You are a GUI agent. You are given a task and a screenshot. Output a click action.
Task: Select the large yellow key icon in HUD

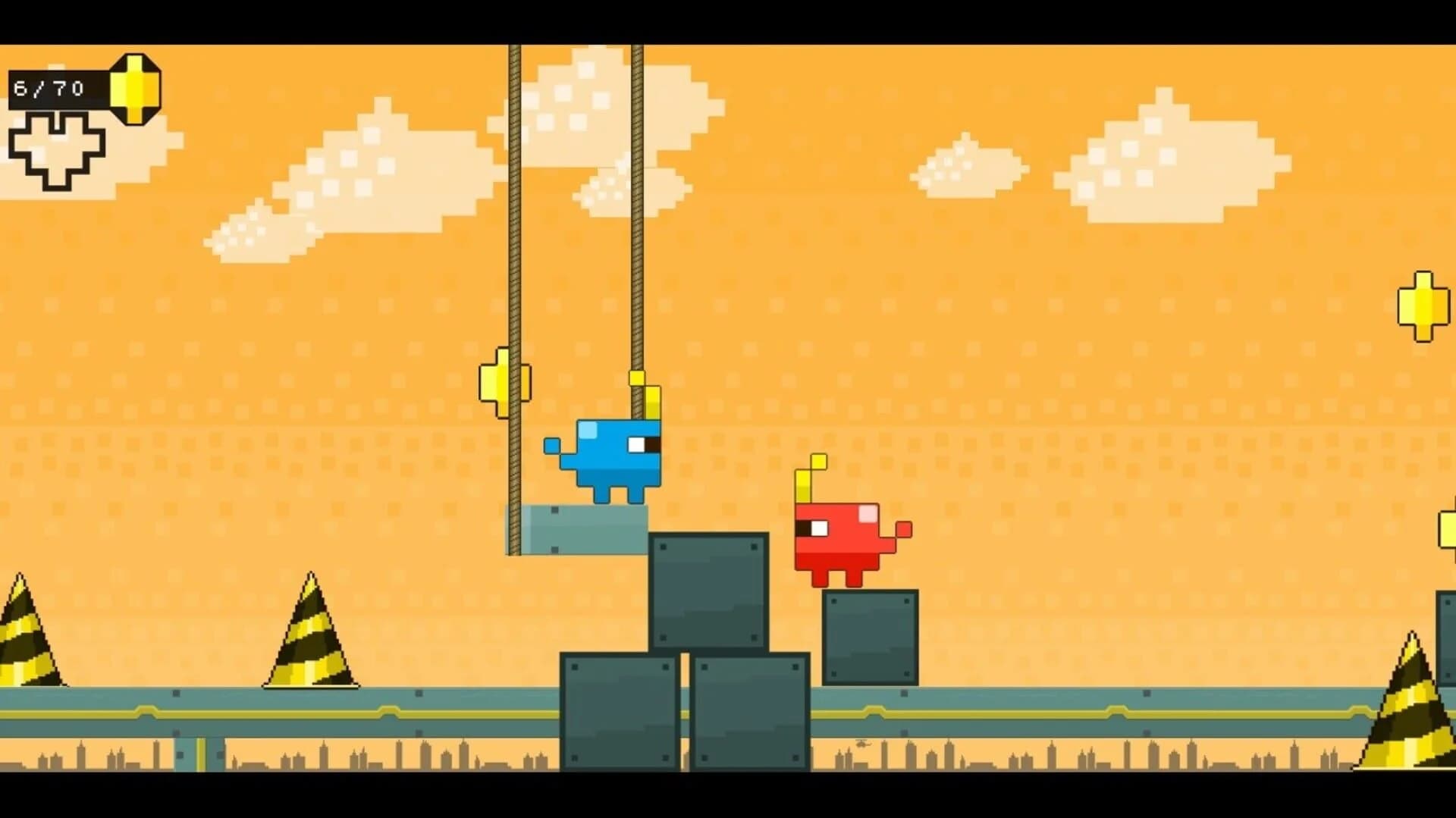click(135, 89)
